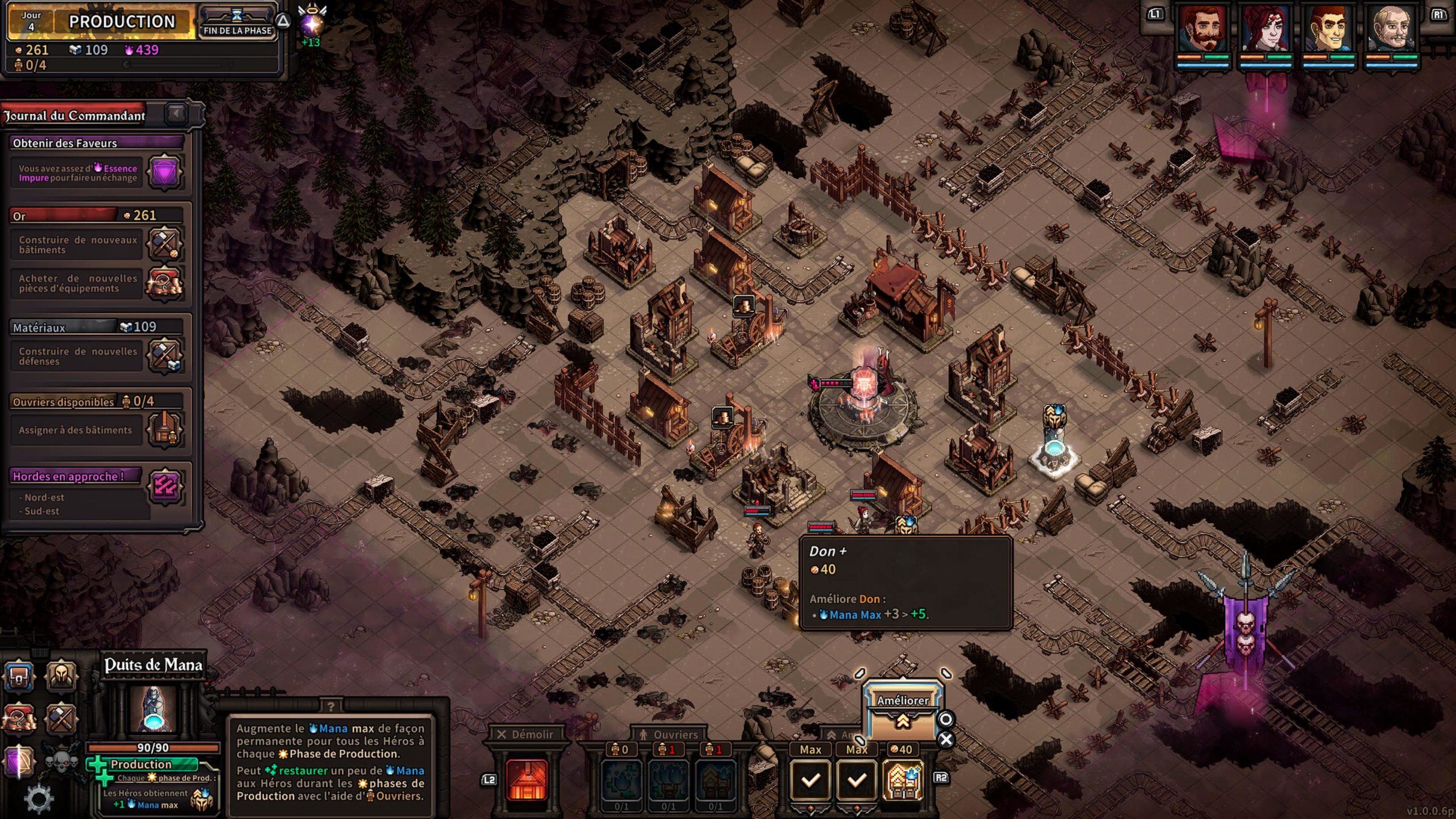Open the assign workers to buildings icon
Image resolution: width=1456 pixels, height=819 pixels.
164,429
